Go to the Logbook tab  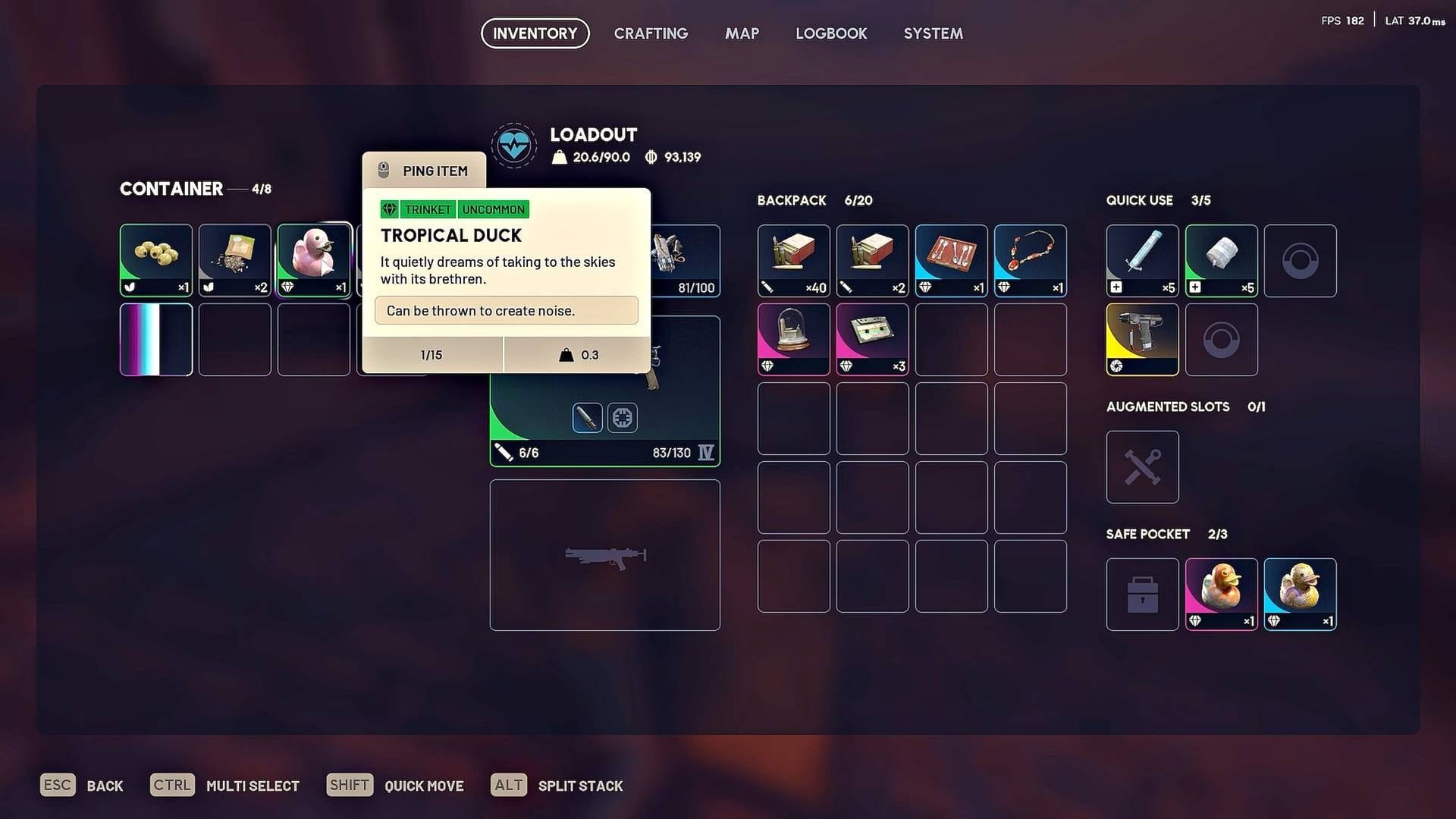(x=831, y=33)
